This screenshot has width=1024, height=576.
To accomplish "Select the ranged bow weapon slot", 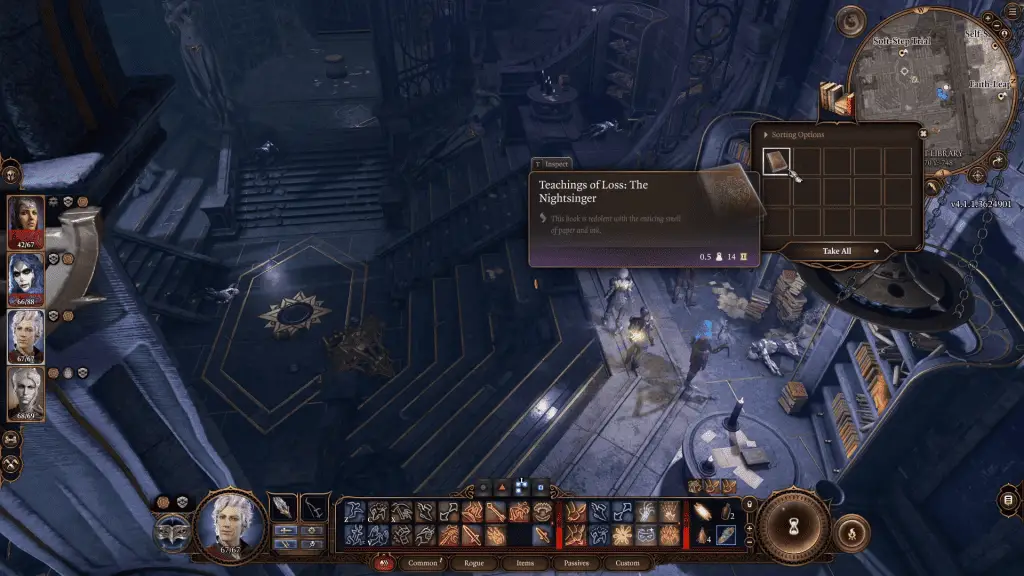I will pyautogui.click(x=315, y=507).
